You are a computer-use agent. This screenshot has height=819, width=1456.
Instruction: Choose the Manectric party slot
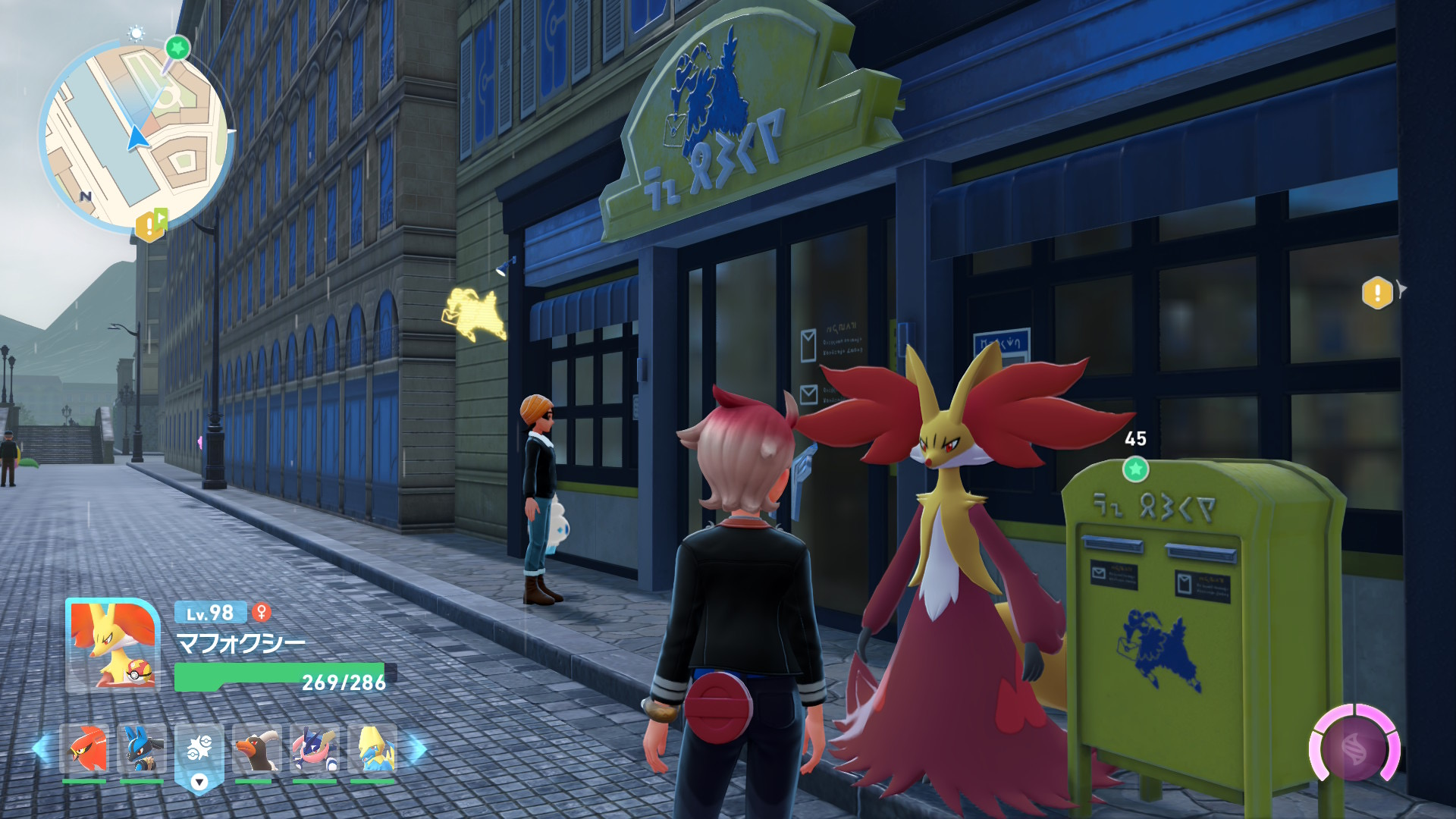(372, 748)
